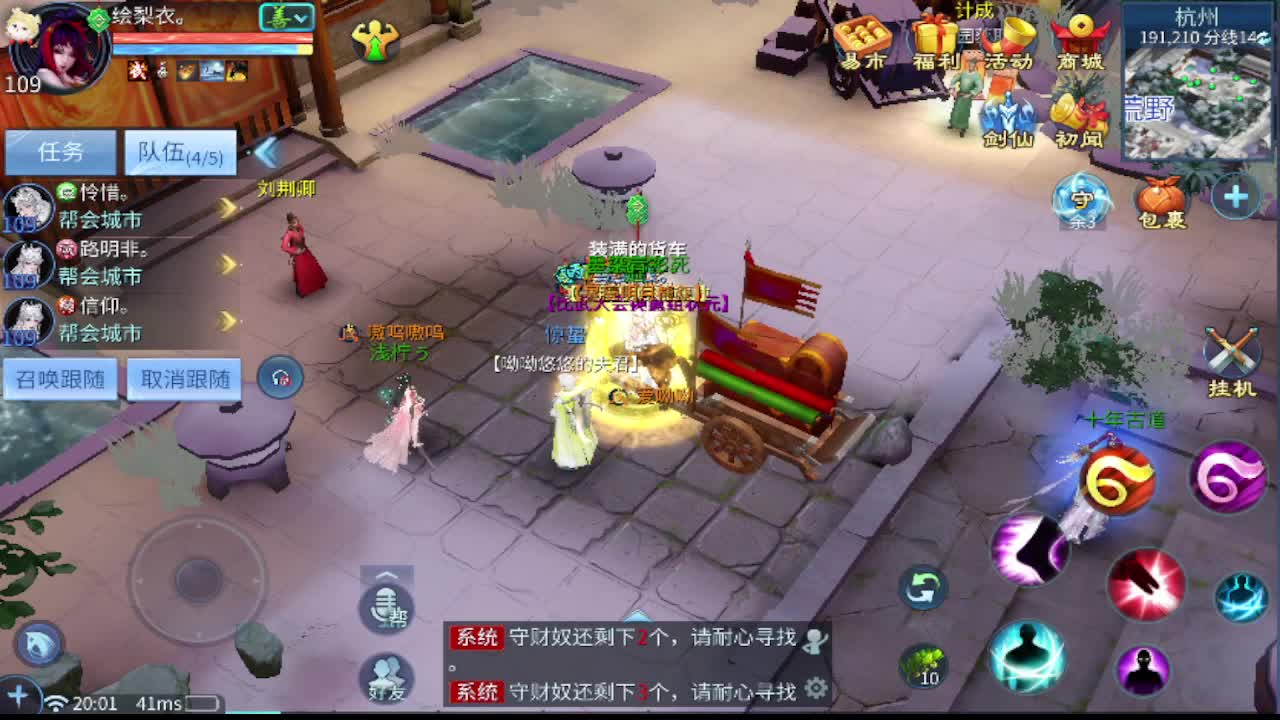The width and height of the screenshot is (1280, 720).
Task: Toggle the headset voice icon in party panel
Action: pyautogui.click(x=280, y=375)
